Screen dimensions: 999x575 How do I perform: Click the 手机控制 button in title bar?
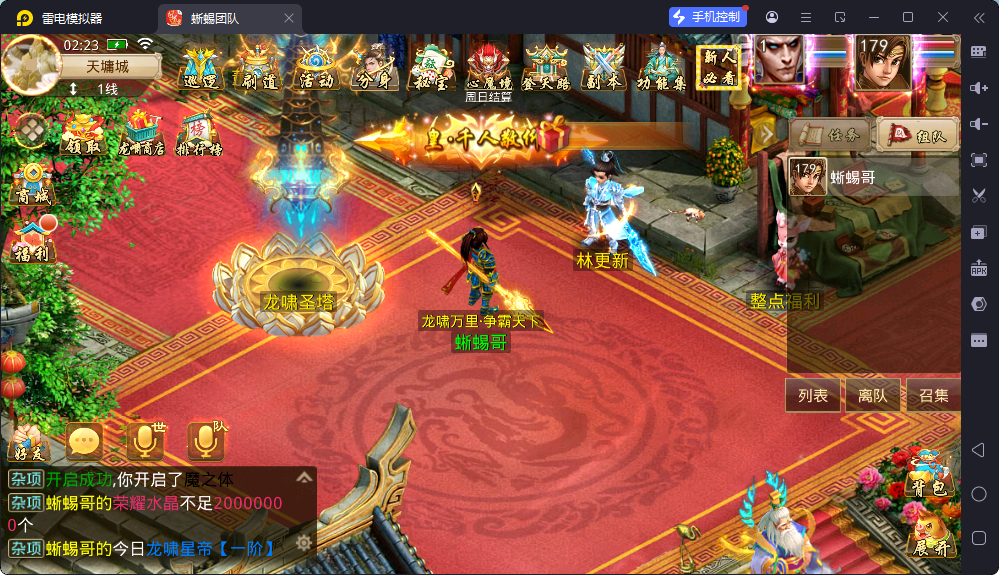coord(708,17)
